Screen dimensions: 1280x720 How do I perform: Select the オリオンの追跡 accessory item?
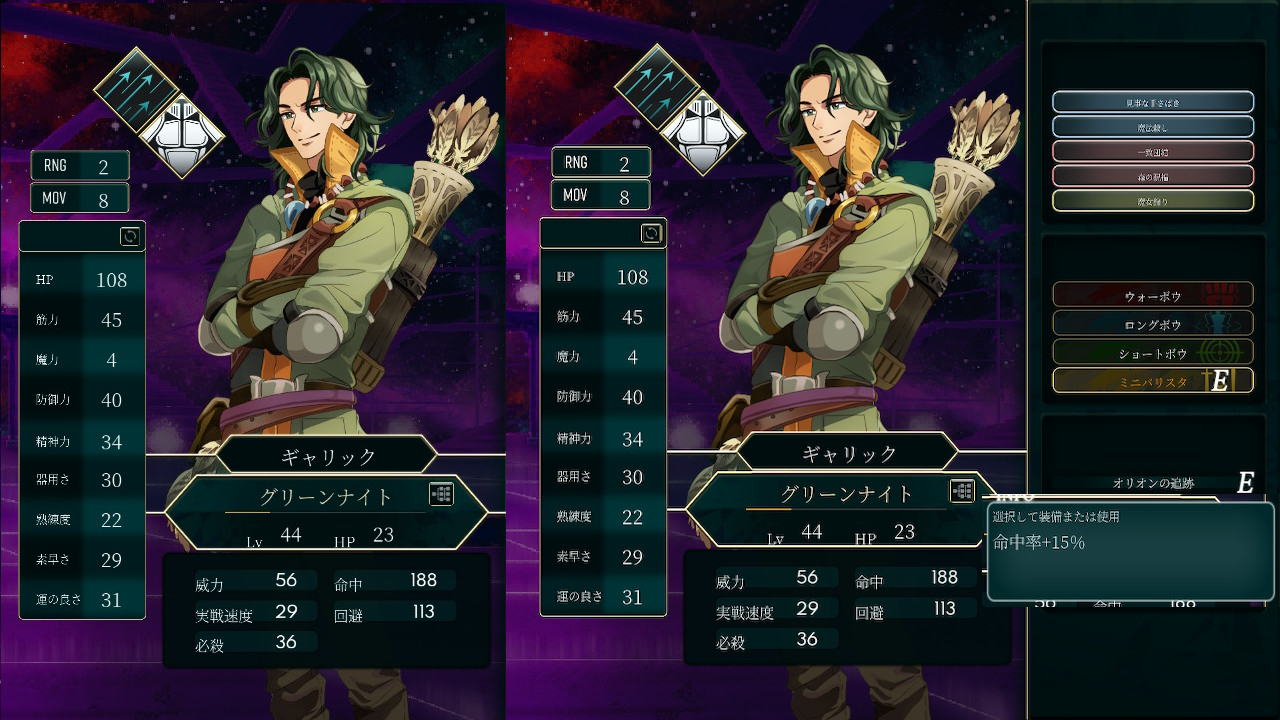pos(1152,483)
